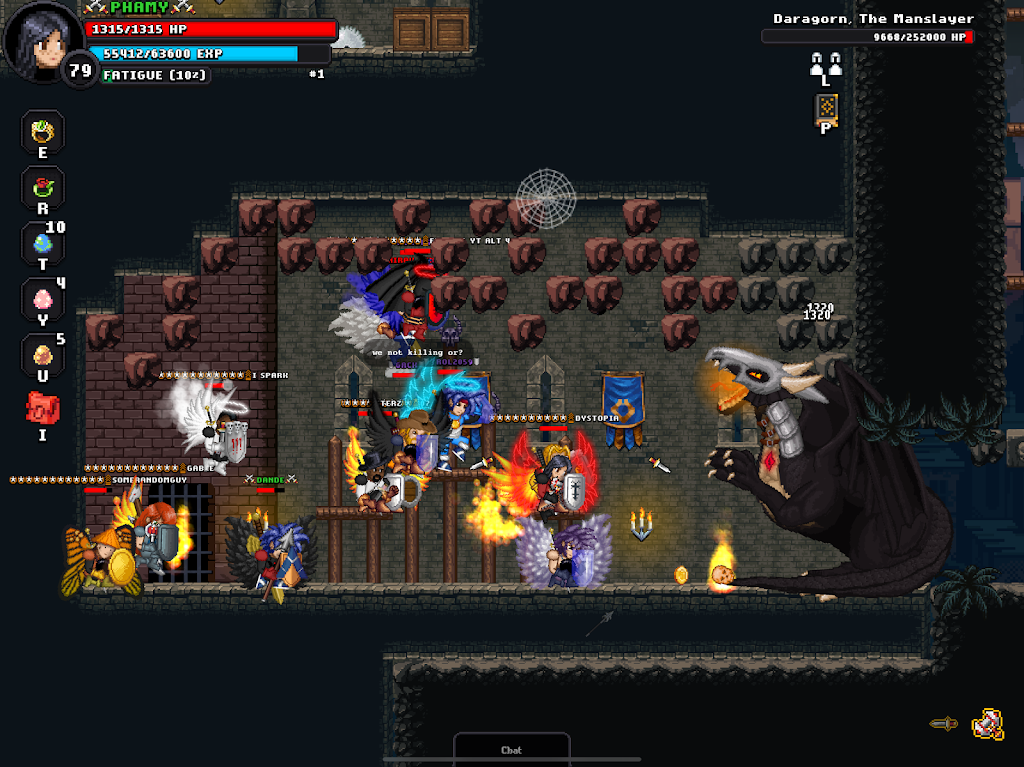Select the pink spotted egg slot
This screenshot has height=767, width=1024.
(x=43, y=299)
